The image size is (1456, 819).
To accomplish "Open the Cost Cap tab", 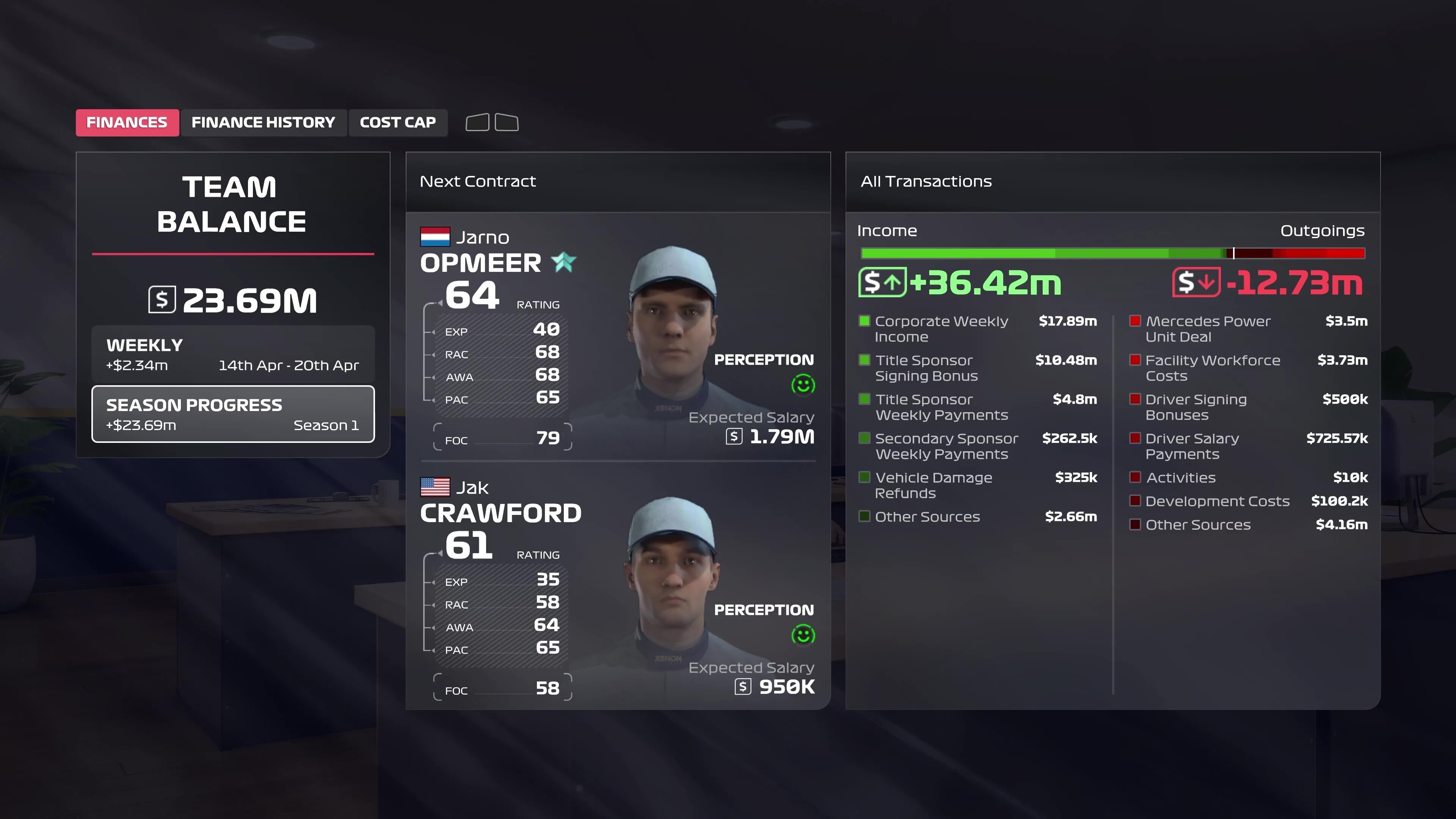I will pos(398,122).
